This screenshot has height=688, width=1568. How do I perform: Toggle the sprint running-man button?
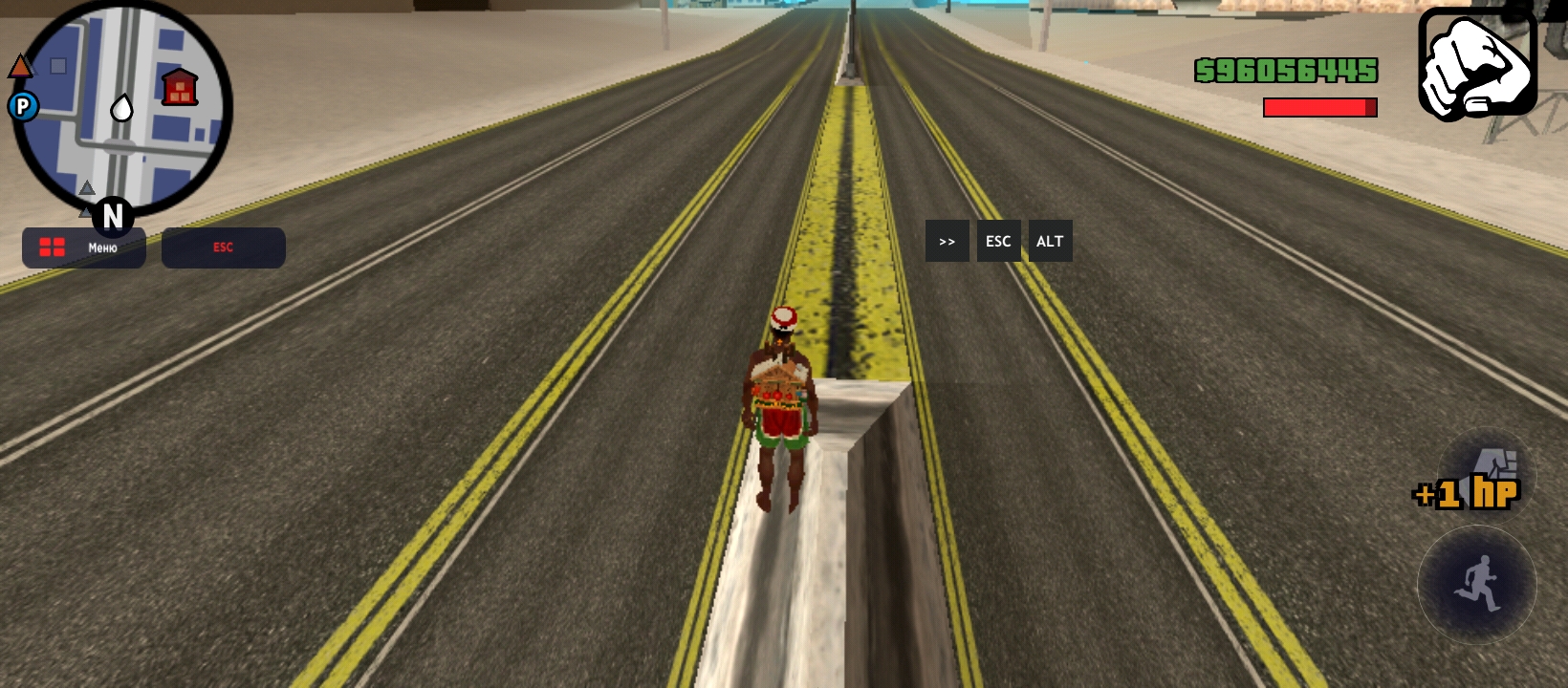point(1477,584)
